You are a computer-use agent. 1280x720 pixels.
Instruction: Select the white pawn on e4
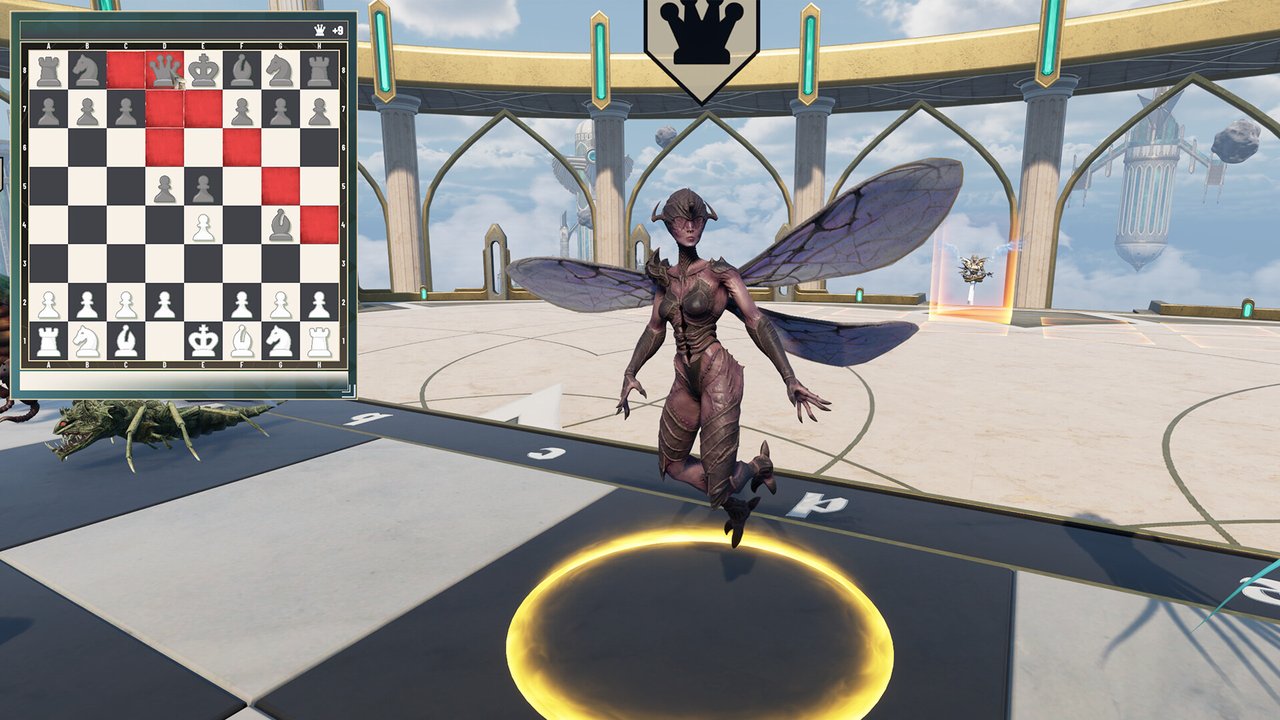[203, 225]
